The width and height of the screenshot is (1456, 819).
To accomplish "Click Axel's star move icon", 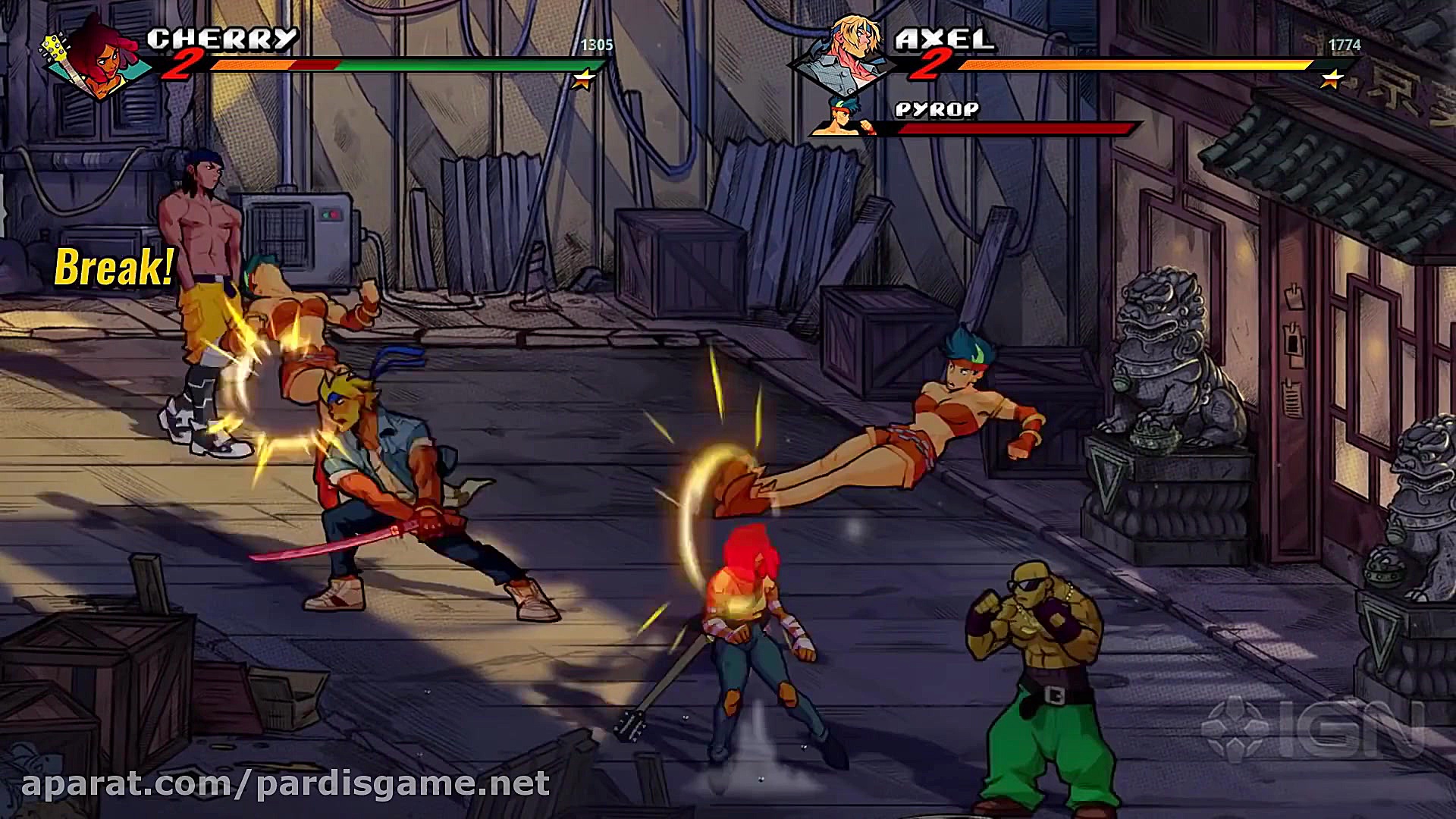I will click(1331, 79).
